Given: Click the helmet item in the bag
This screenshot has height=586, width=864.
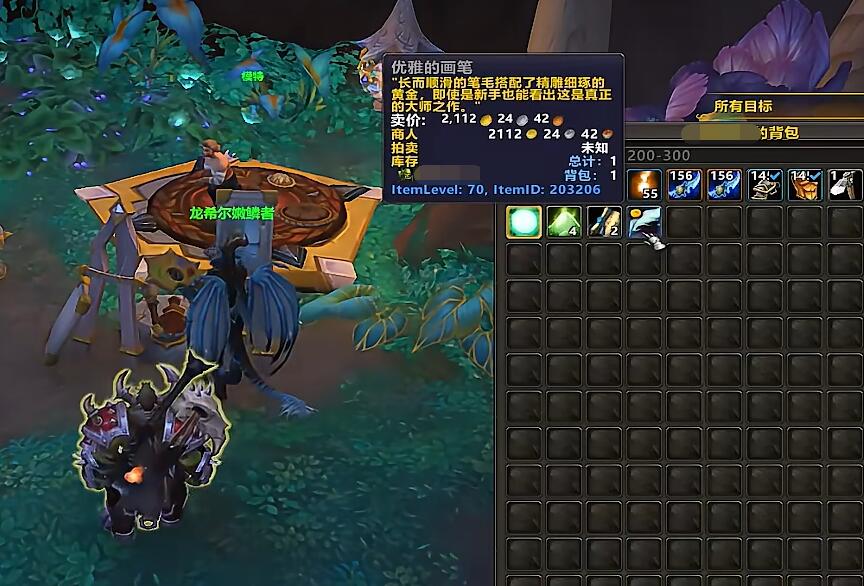Looking at the screenshot, I should (764, 185).
